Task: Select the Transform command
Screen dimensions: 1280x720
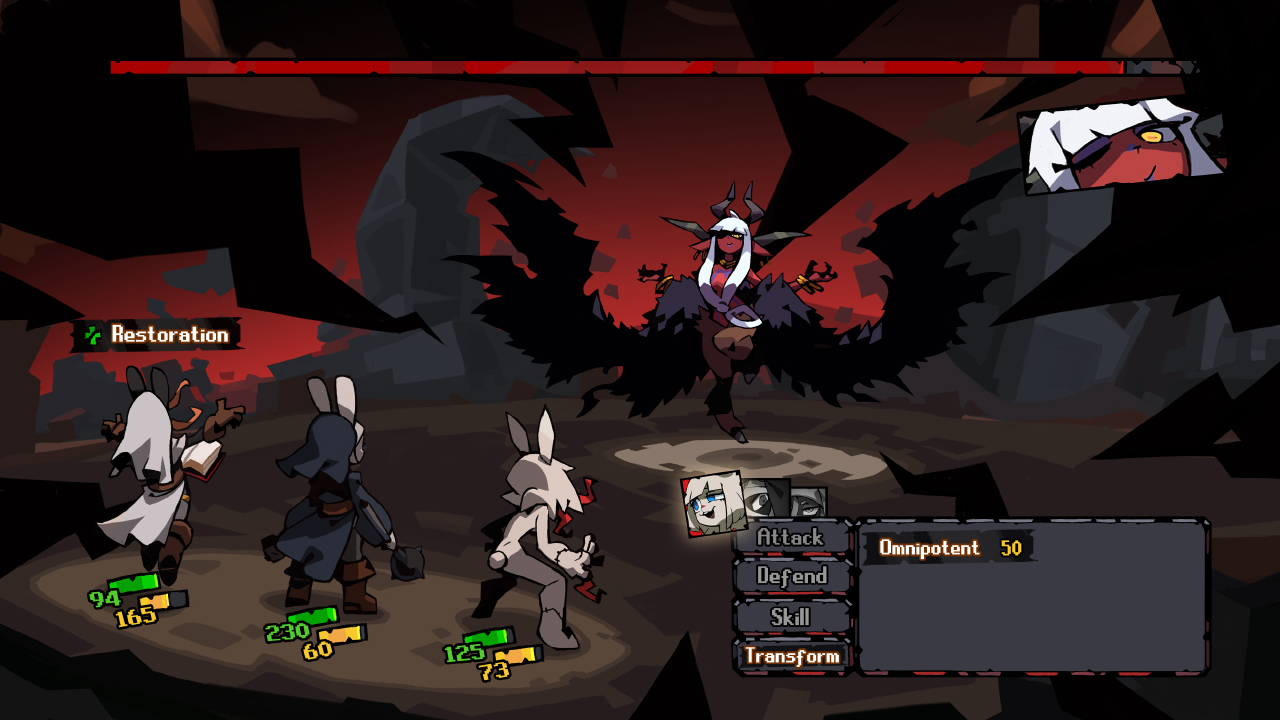Action: click(792, 656)
